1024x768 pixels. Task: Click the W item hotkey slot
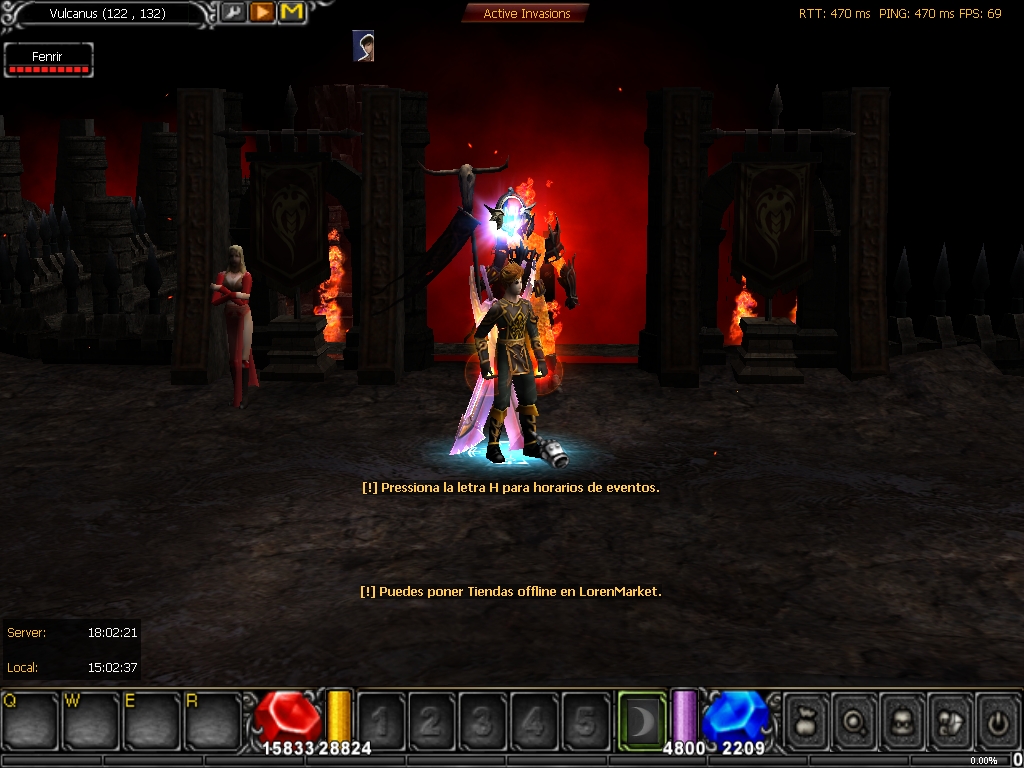pos(92,718)
